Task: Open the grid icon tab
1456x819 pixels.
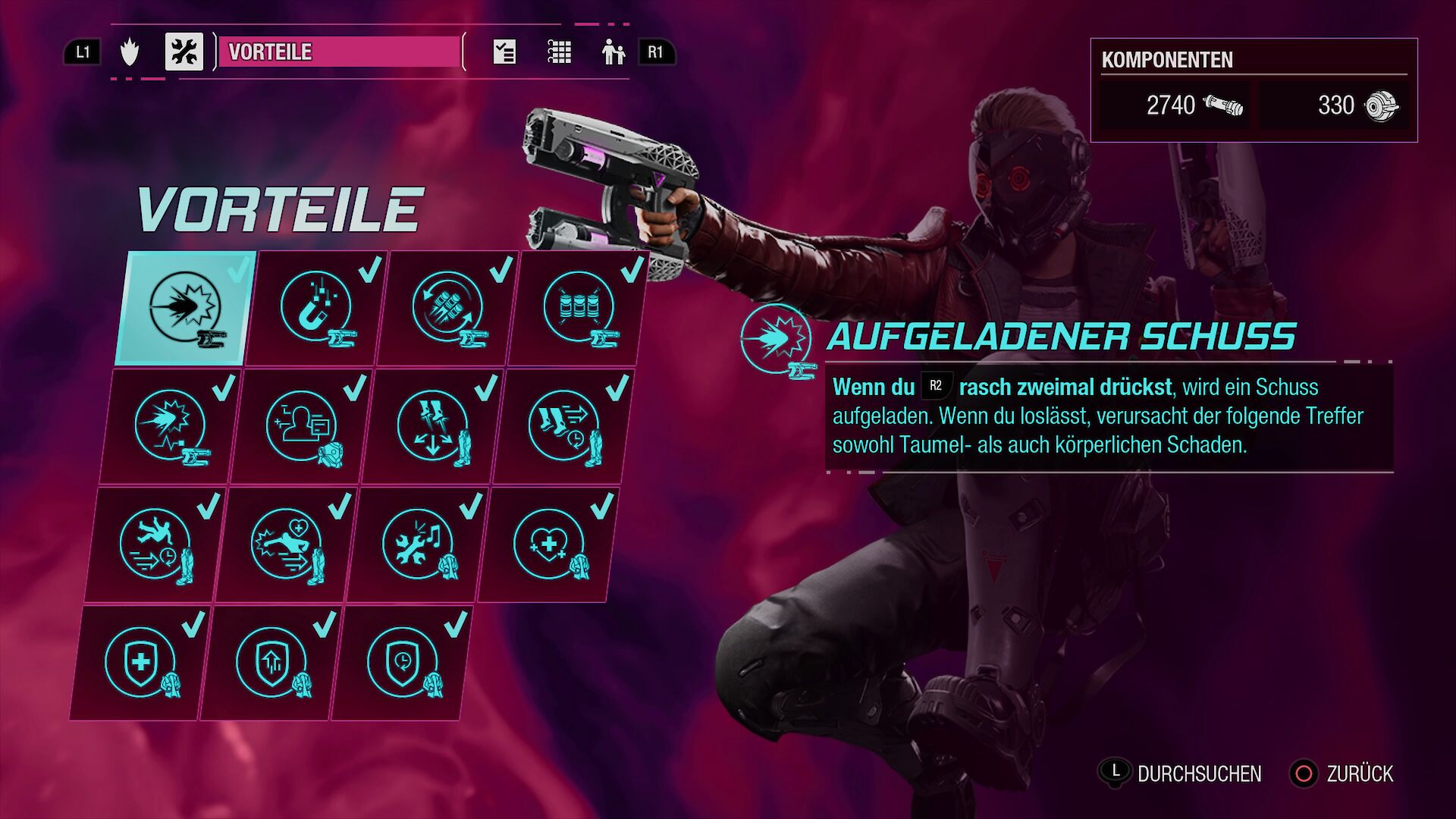Action: tap(560, 52)
